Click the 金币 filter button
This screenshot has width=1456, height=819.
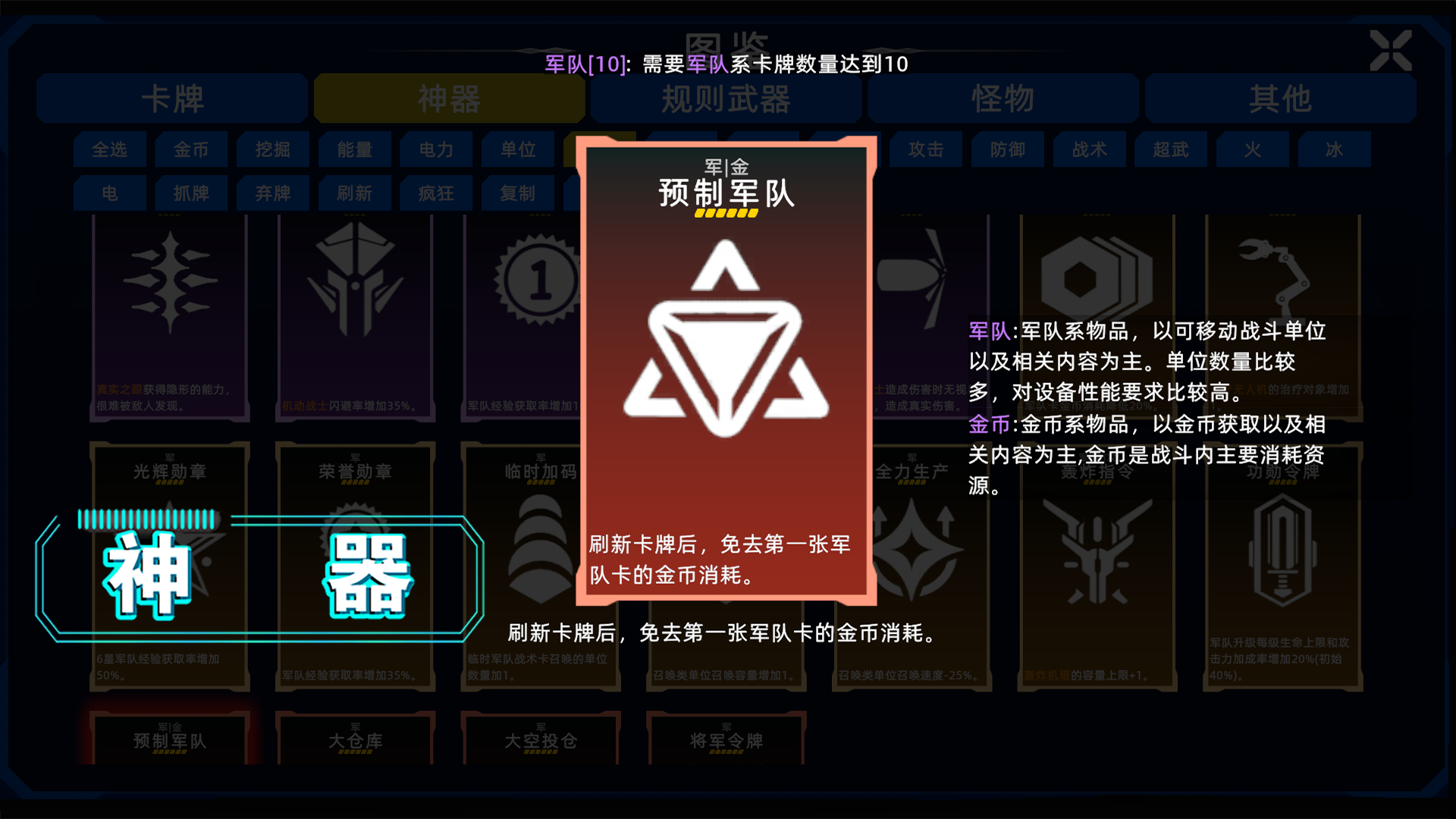[191, 149]
